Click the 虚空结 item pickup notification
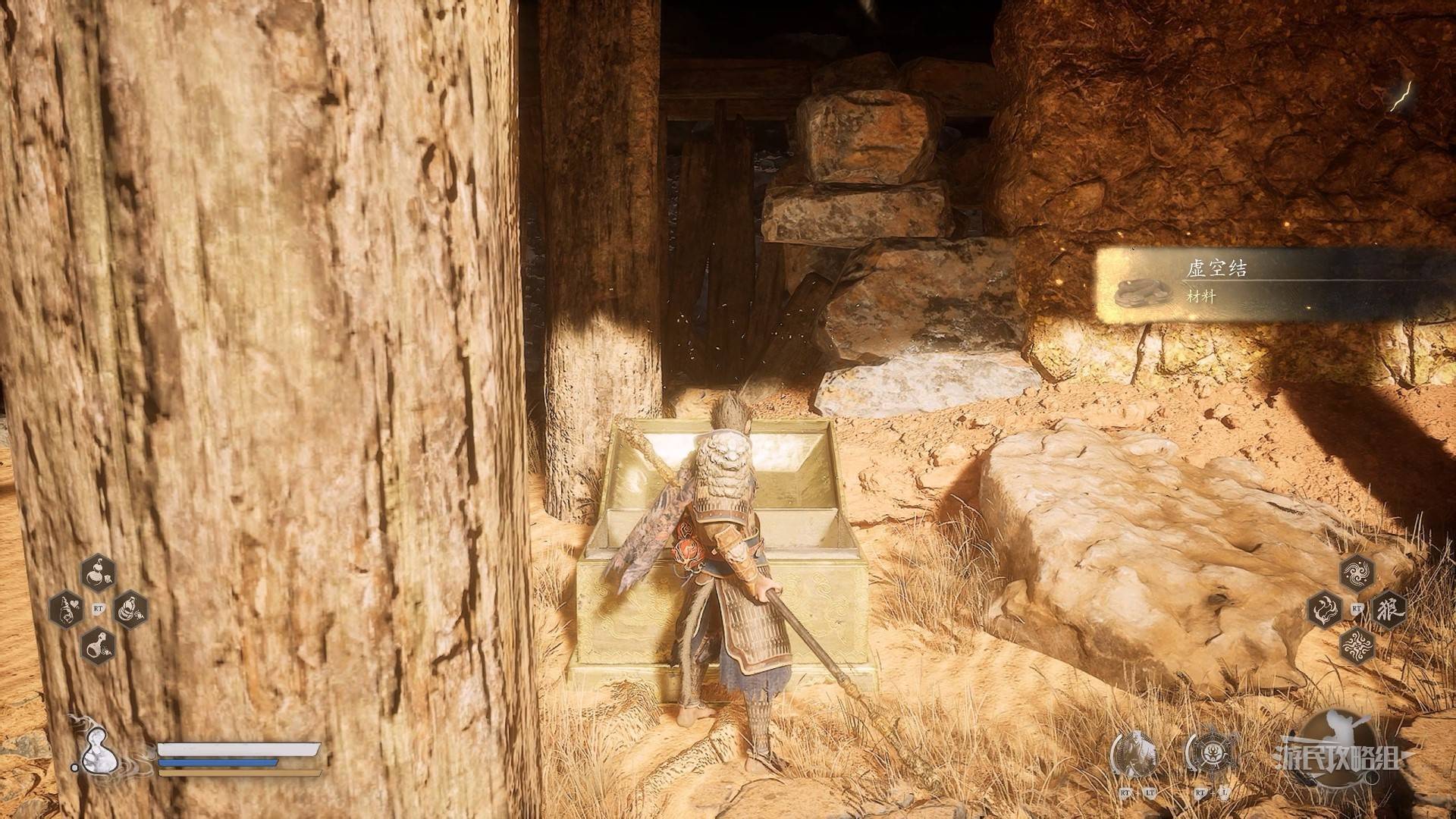The image size is (1456, 819). tap(1274, 286)
